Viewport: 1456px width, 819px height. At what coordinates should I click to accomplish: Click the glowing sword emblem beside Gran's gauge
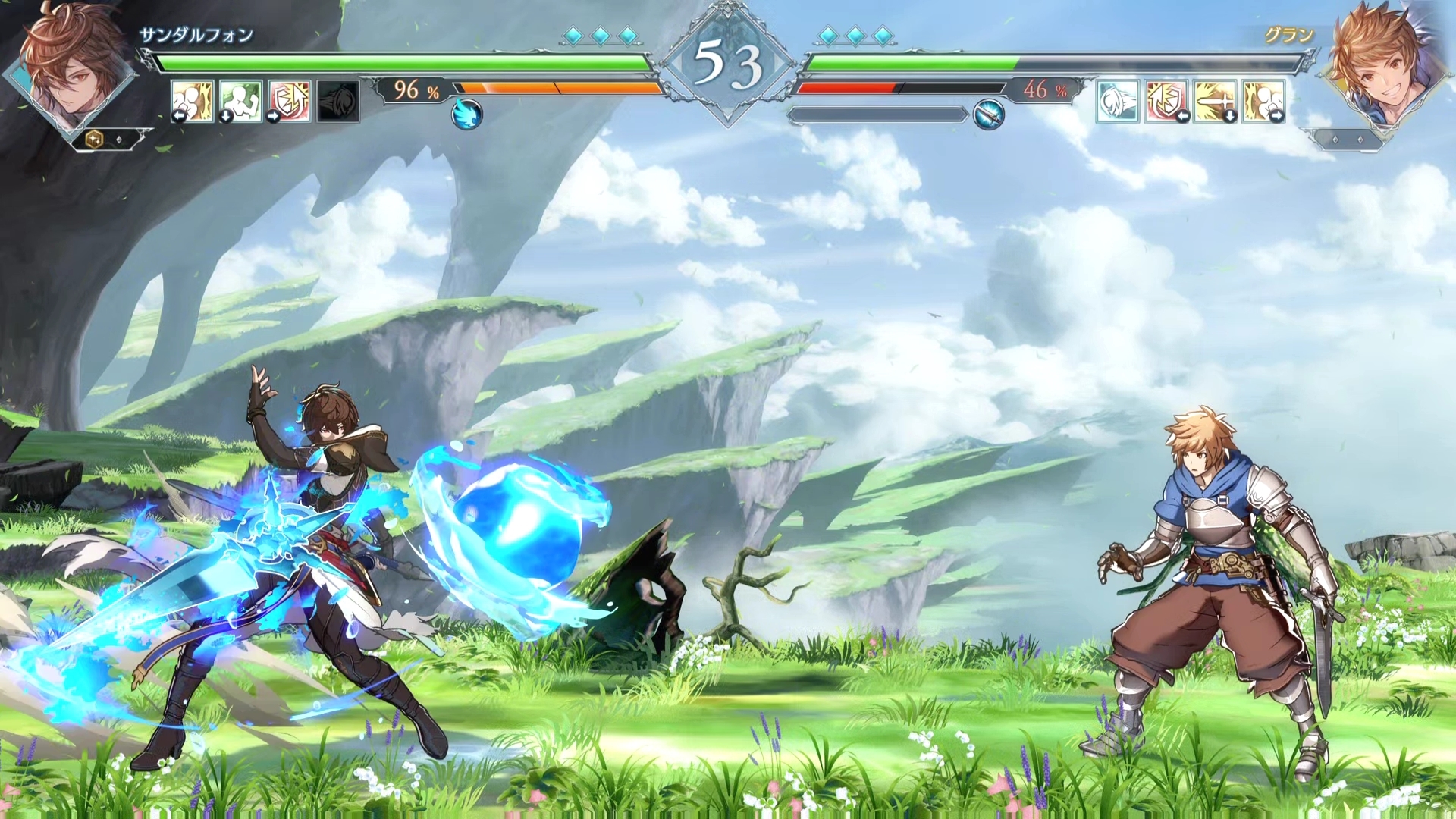pos(988,115)
